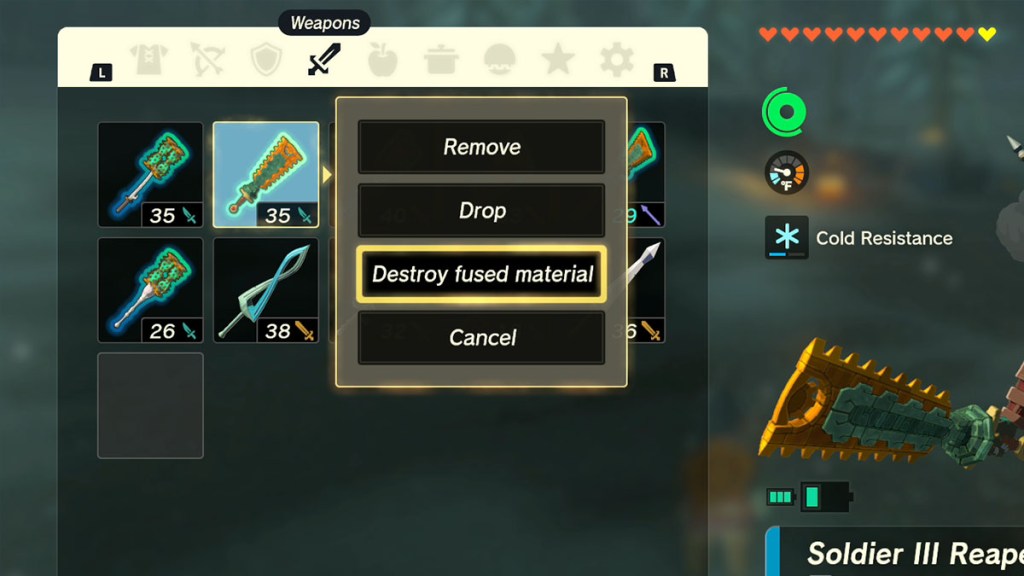Open the Materials apple tab

coord(382,61)
